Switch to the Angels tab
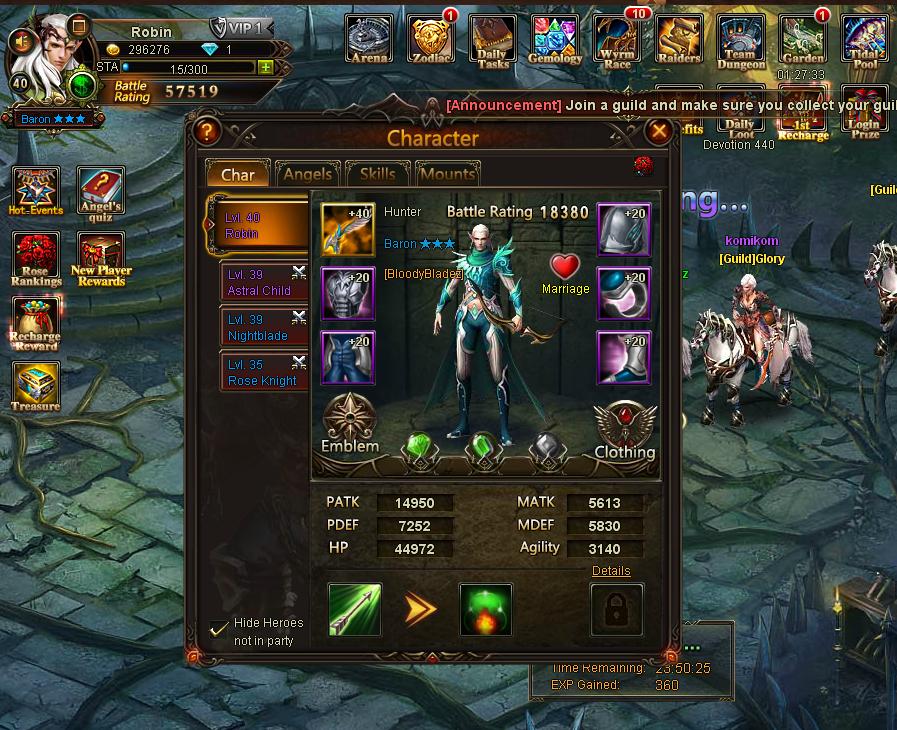Viewport: 897px width, 730px height. pyautogui.click(x=307, y=174)
